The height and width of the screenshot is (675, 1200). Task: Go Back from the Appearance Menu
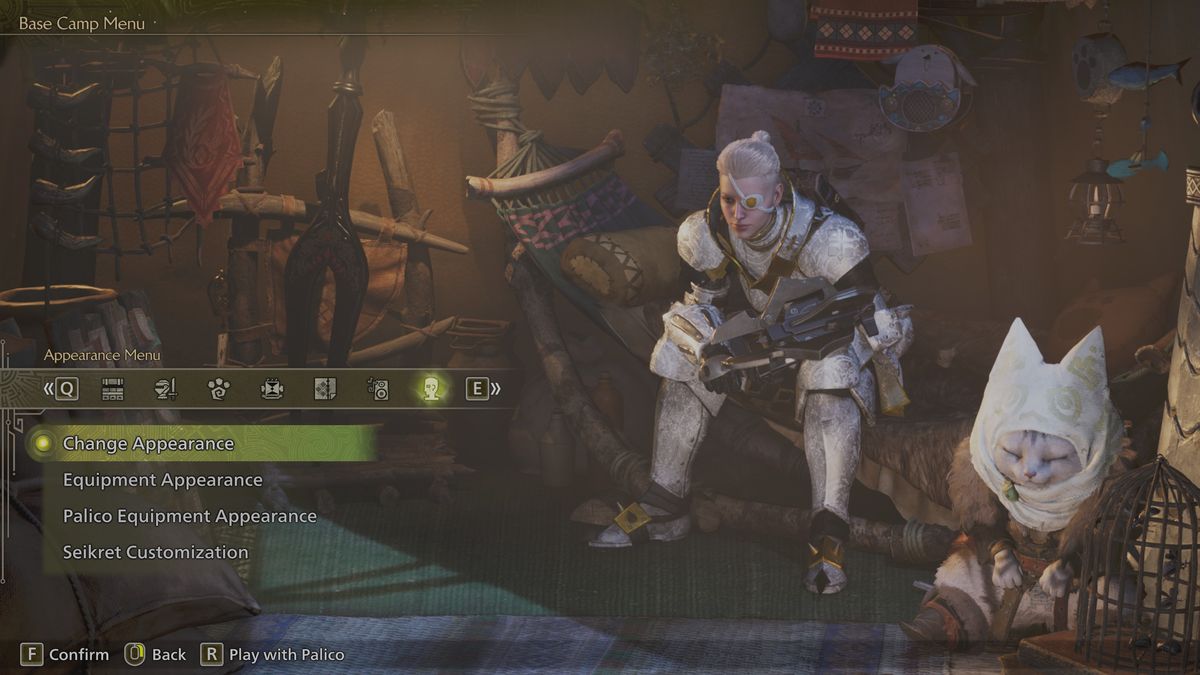click(156, 654)
